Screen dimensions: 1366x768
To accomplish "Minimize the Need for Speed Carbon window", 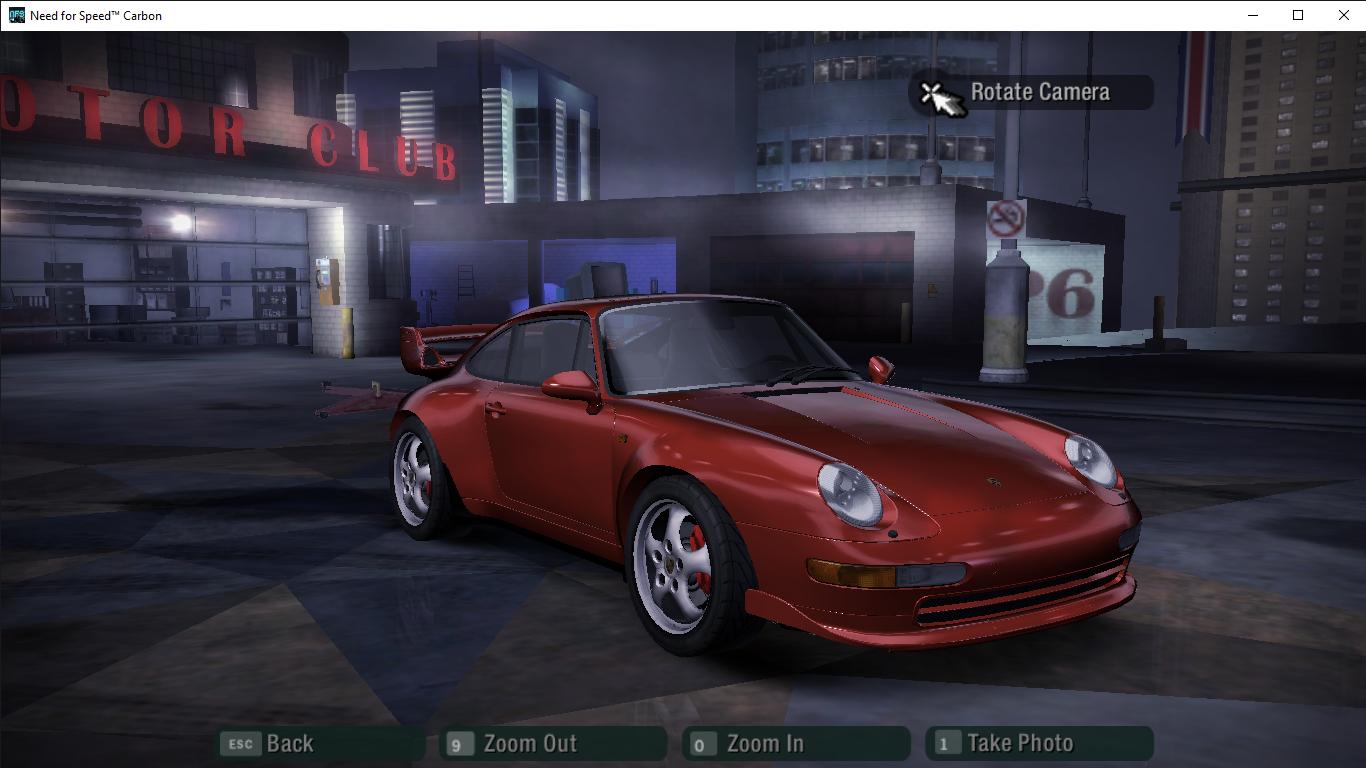I will click(1254, 15).
